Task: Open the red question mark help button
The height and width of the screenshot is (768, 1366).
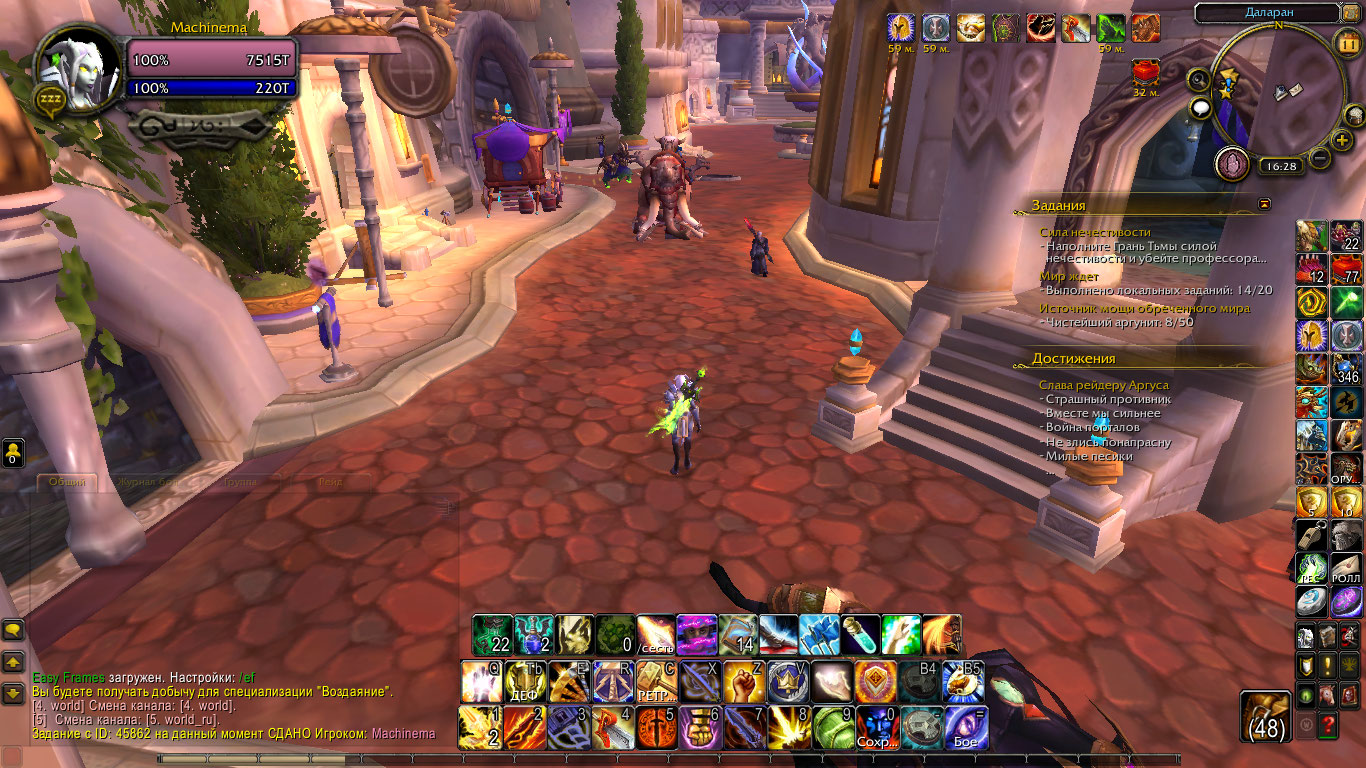Action: tap(1328, 723)
